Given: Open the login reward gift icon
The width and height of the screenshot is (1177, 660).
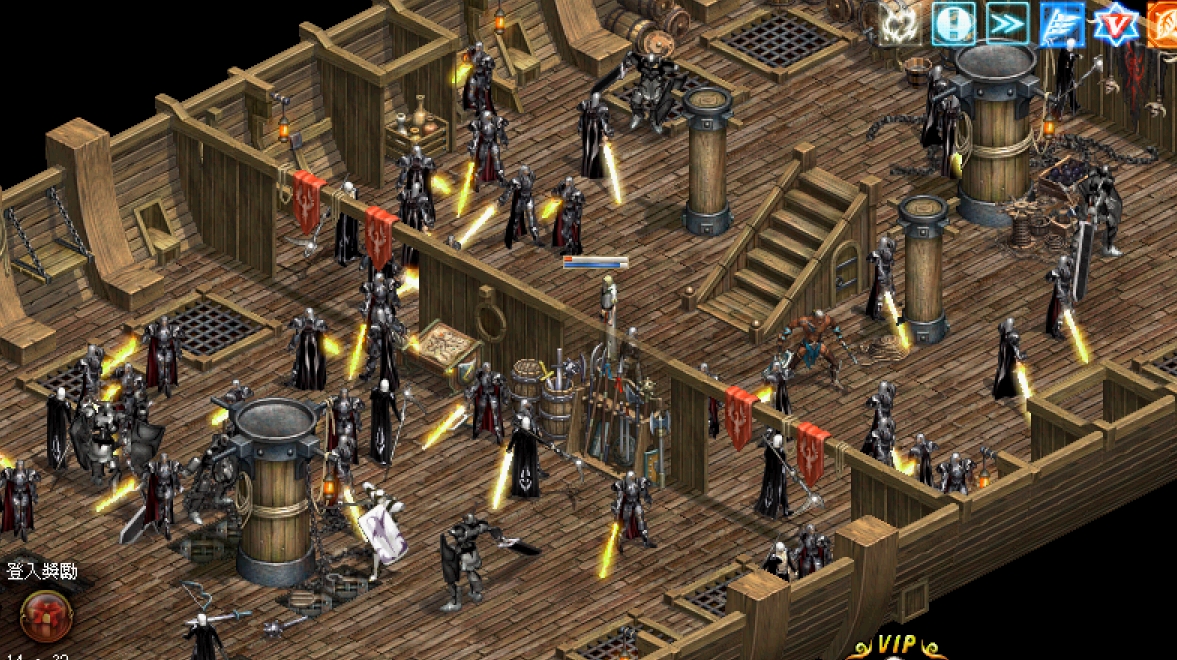Looking at the screenshot, I should pyautogui.click(x=46, y=615).
